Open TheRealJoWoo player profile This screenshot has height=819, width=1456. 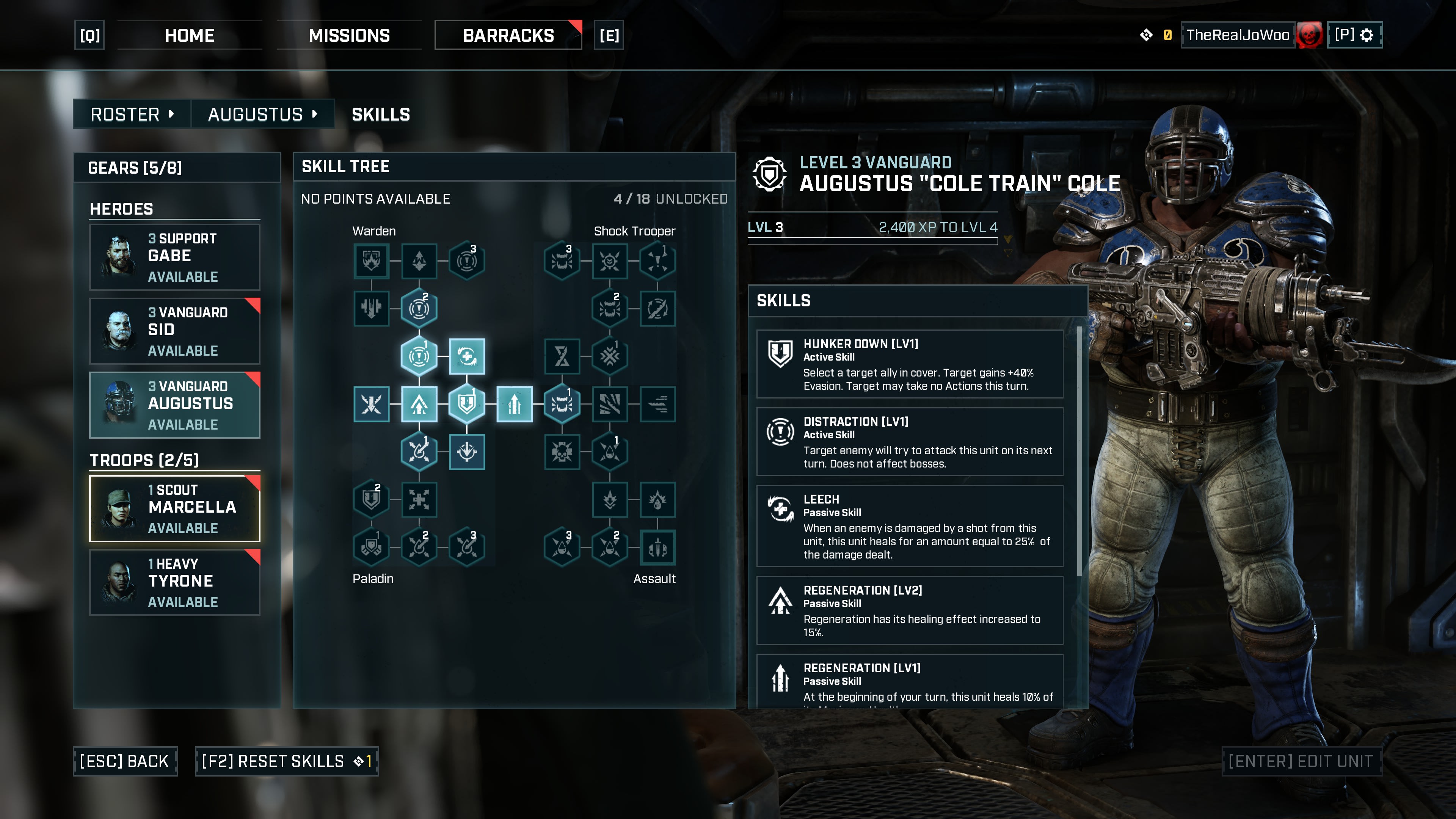click(1237, 35)
